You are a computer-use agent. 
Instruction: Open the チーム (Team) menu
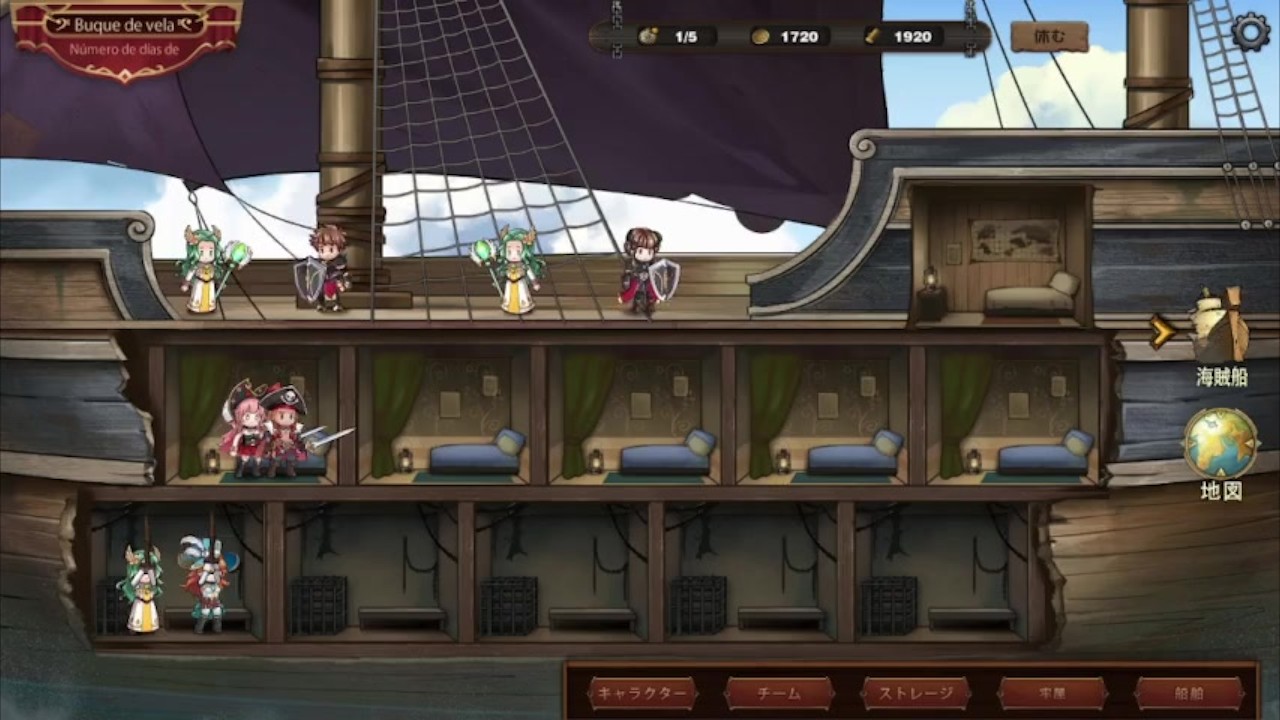click(779, 693)
